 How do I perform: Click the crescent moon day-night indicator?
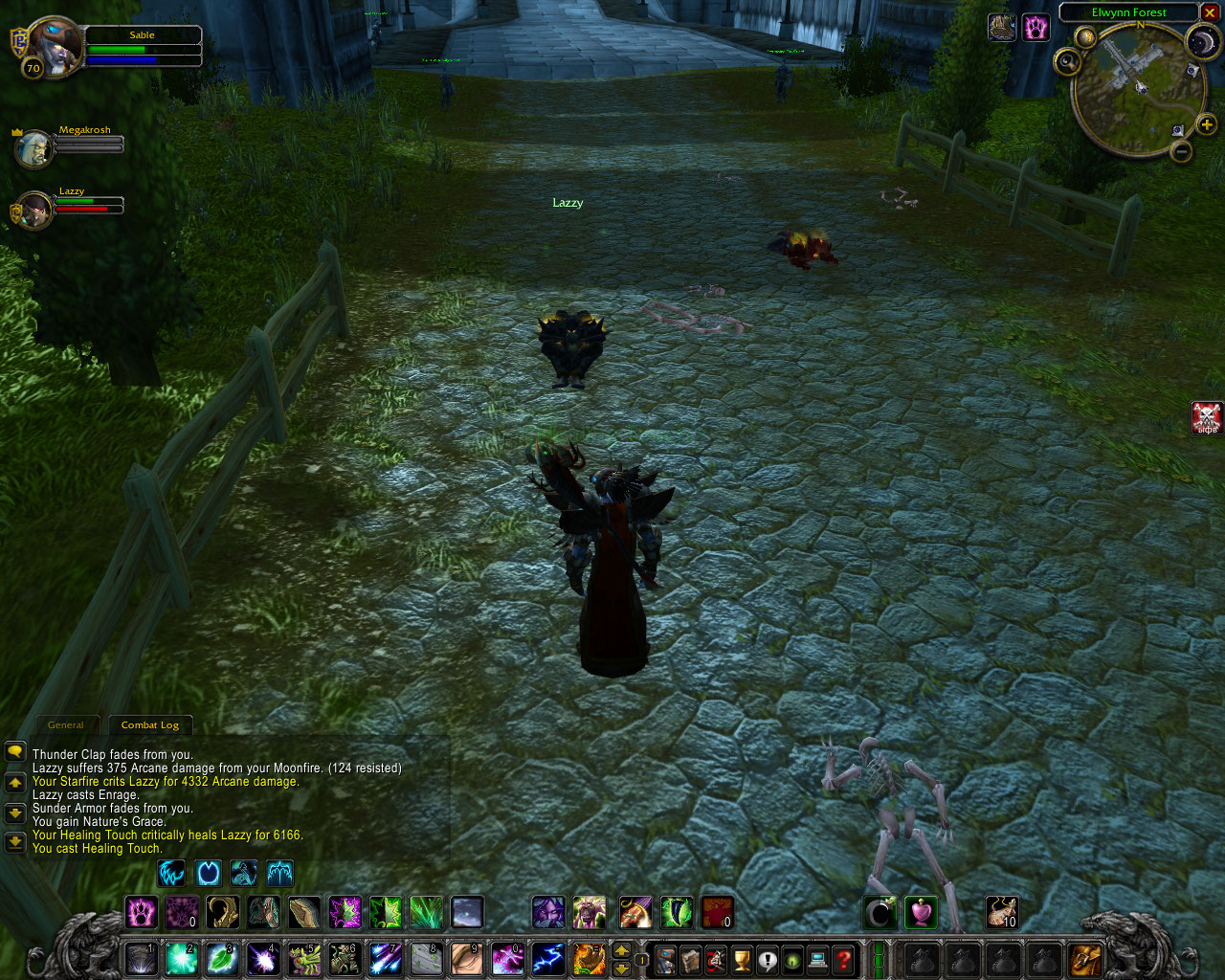(1202, 42)
